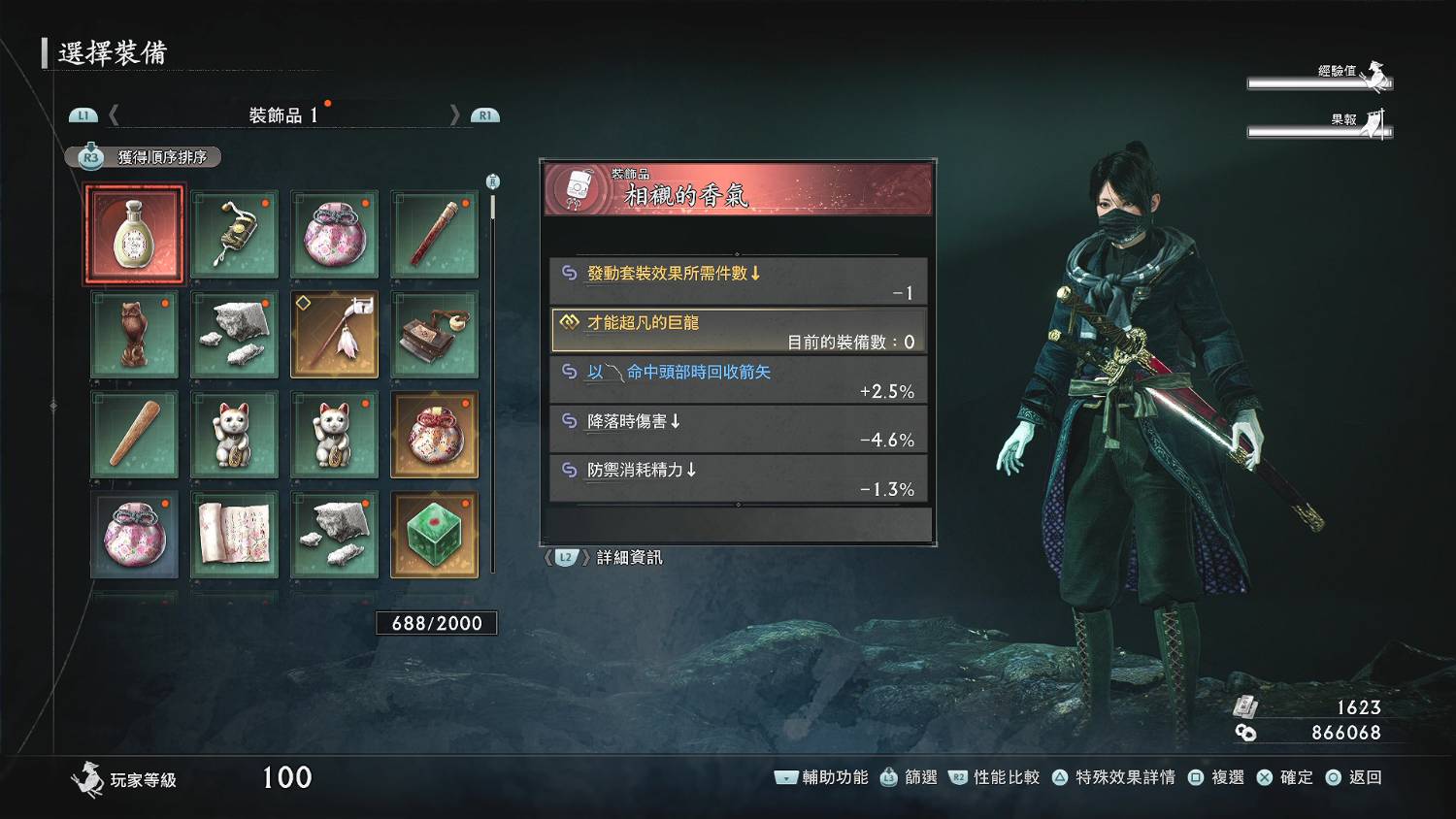The width and height of the screenshot is (1456, 819).
Task: Choose the paper scroll accessory
Action: tap(235, 535)
